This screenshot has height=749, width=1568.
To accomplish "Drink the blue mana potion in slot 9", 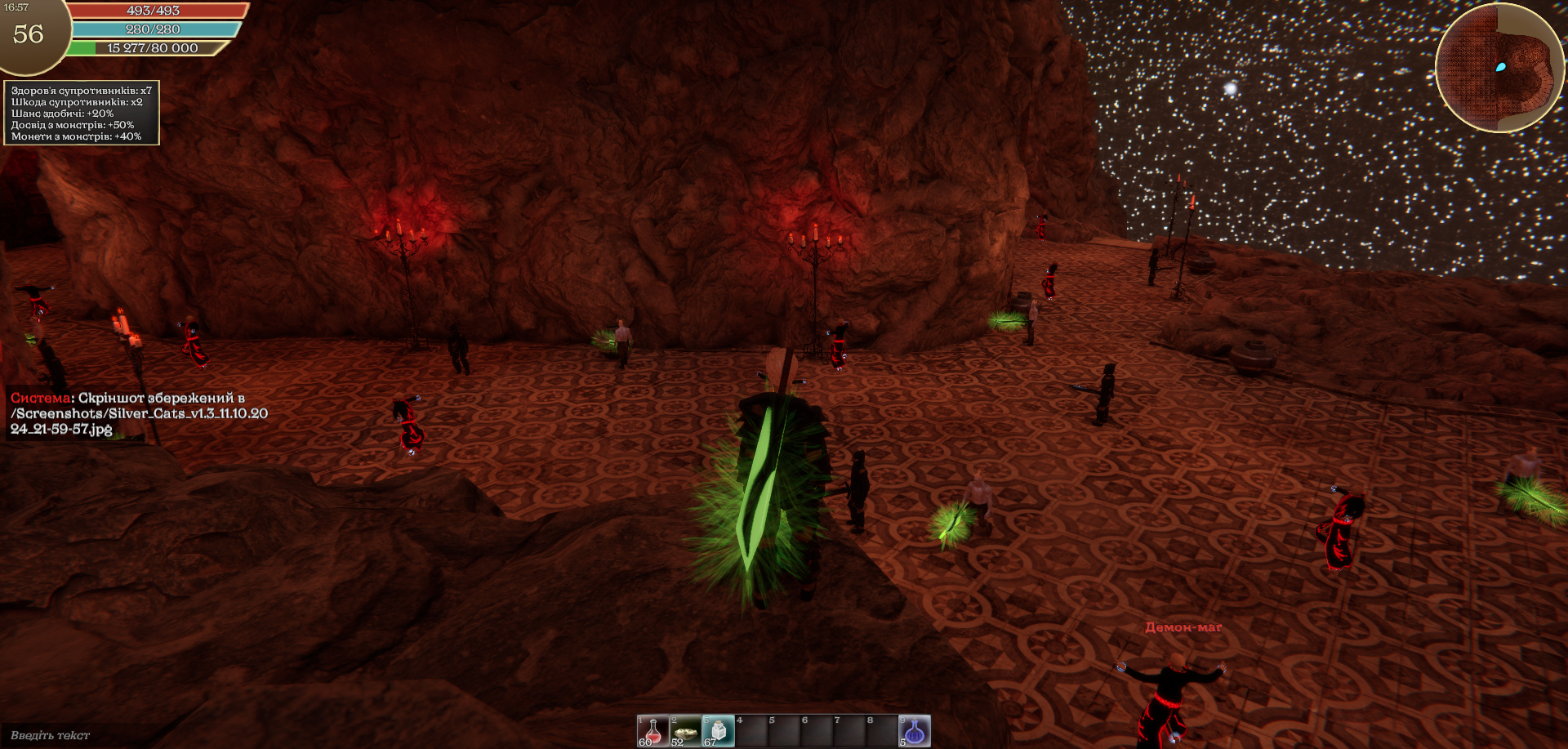I will point(915,731).
